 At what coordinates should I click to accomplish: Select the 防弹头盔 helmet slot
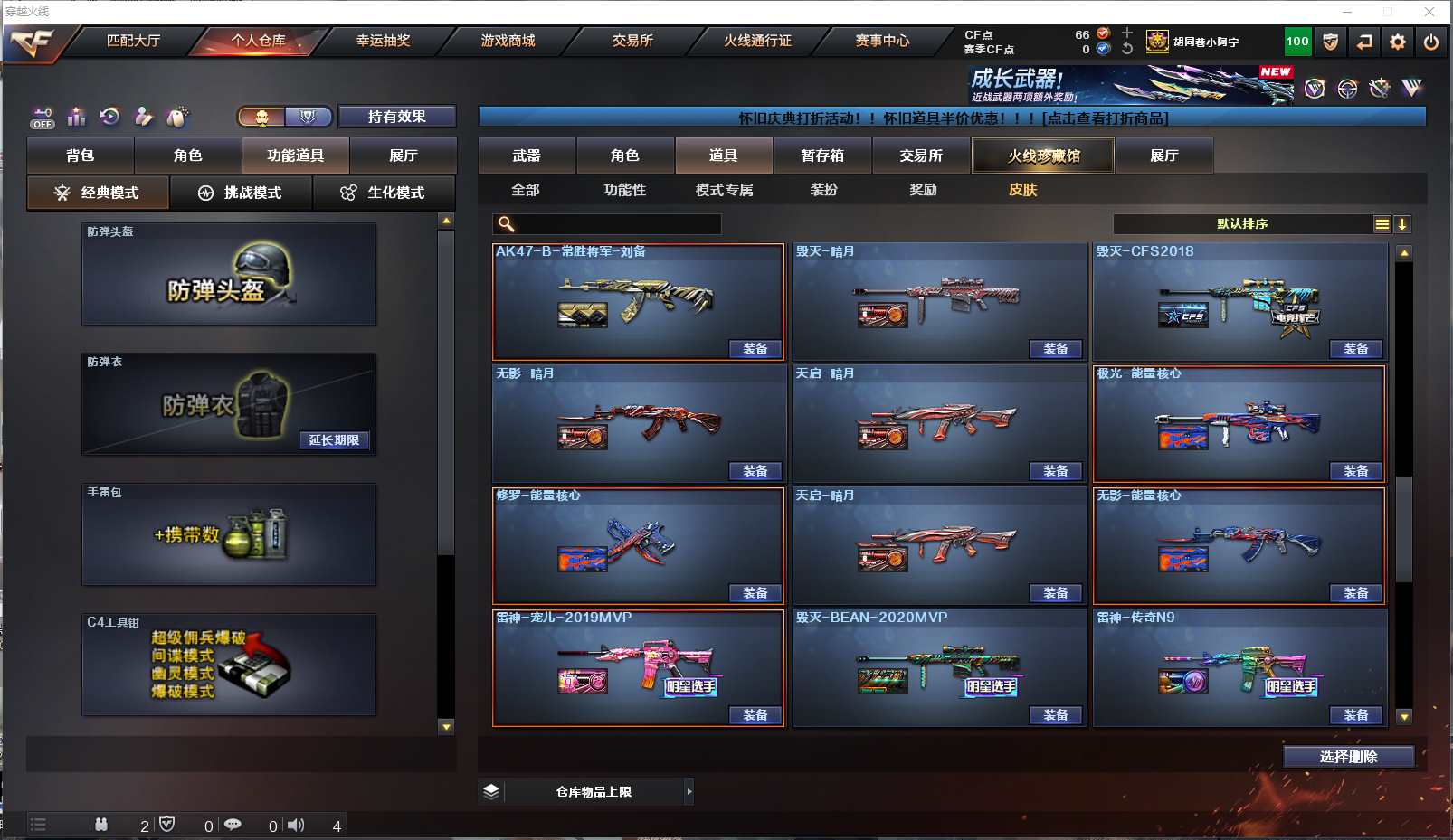(x=229, y=274)
